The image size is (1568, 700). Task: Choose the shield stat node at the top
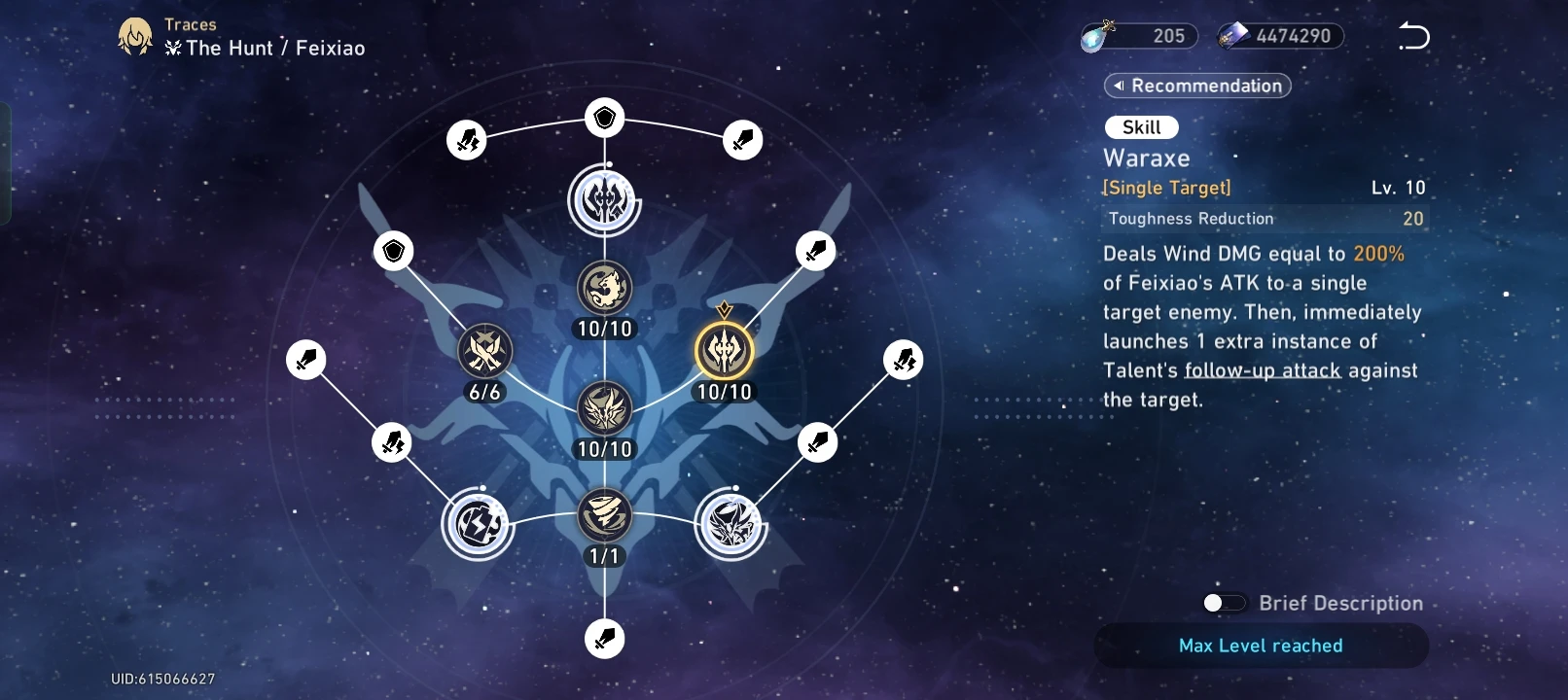click(x=605, y=119)
